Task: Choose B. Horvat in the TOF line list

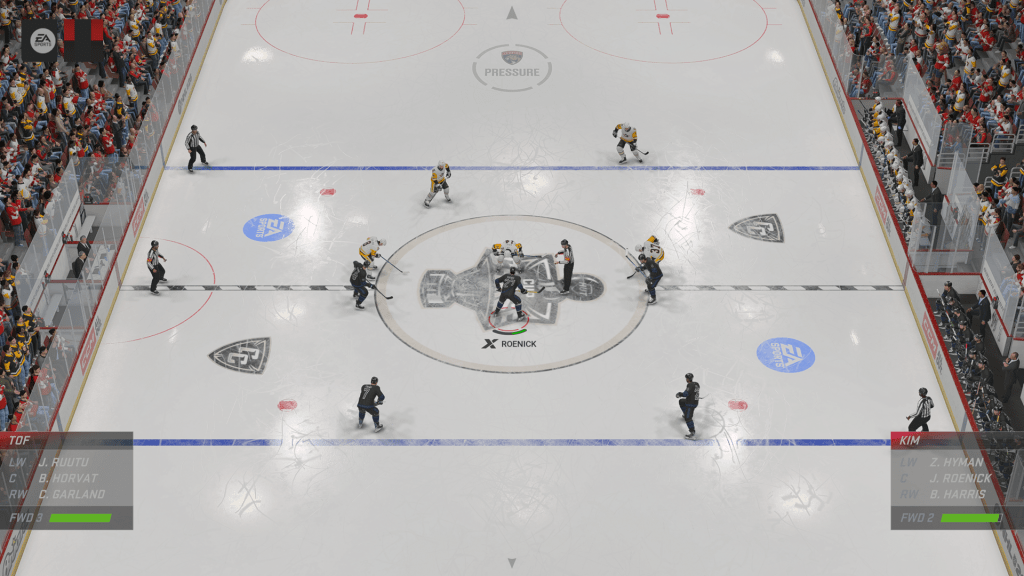Action: point(68,478)
